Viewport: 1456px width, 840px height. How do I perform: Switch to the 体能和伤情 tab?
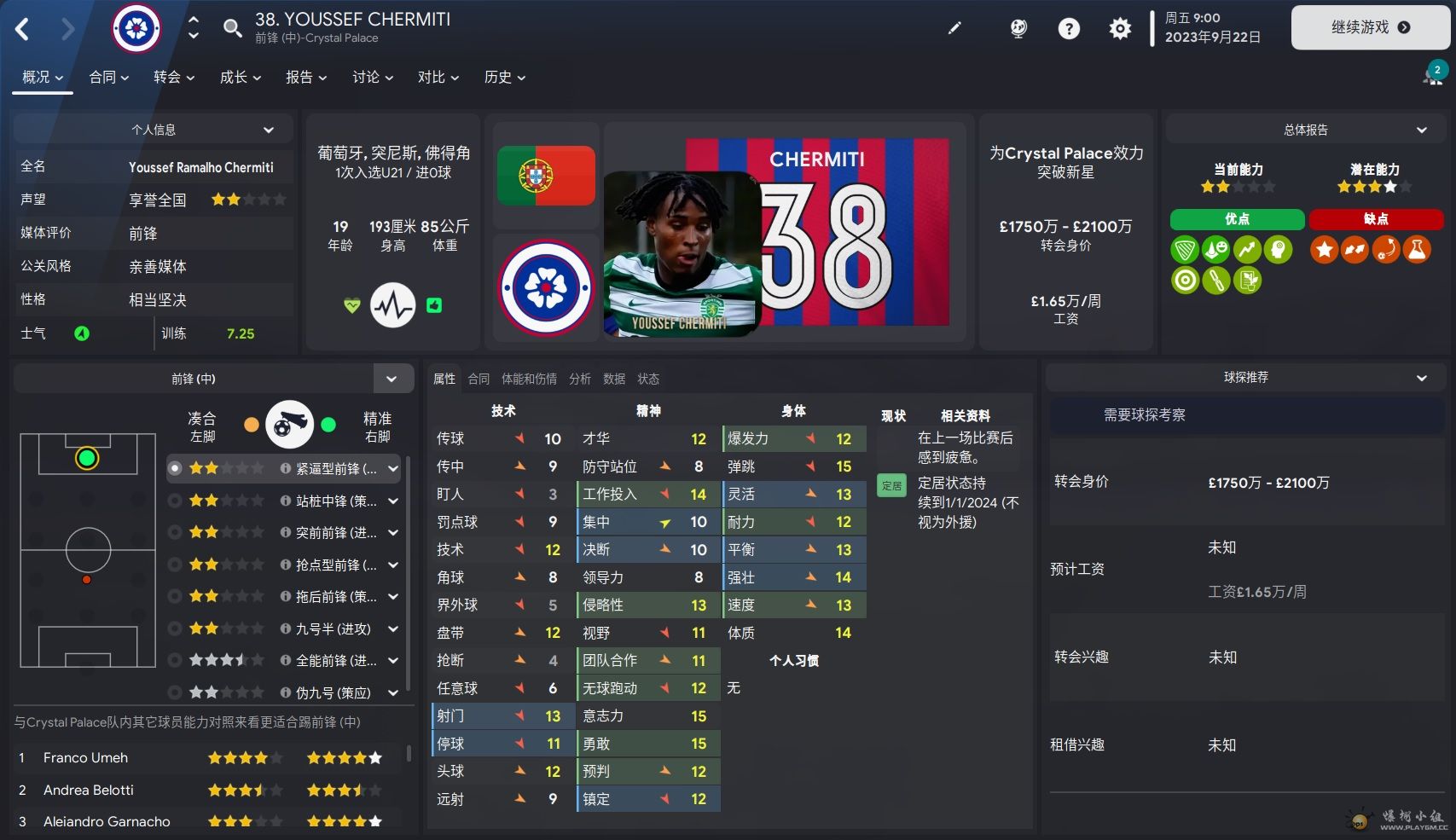pyautogui.click(x=529, y=379)
